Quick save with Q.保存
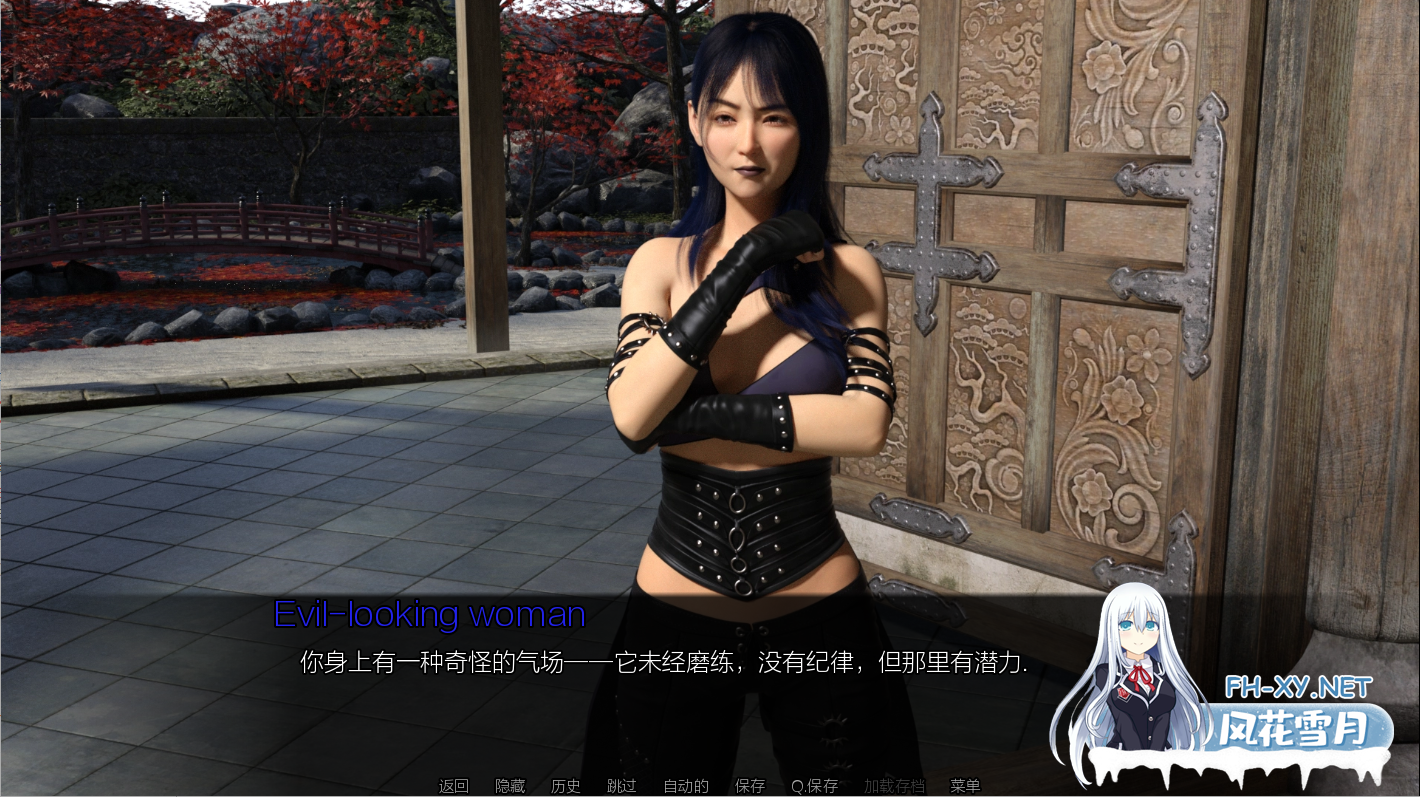Image resolution: width=1420 pixels, height=797 pixels. coord(814,786)
